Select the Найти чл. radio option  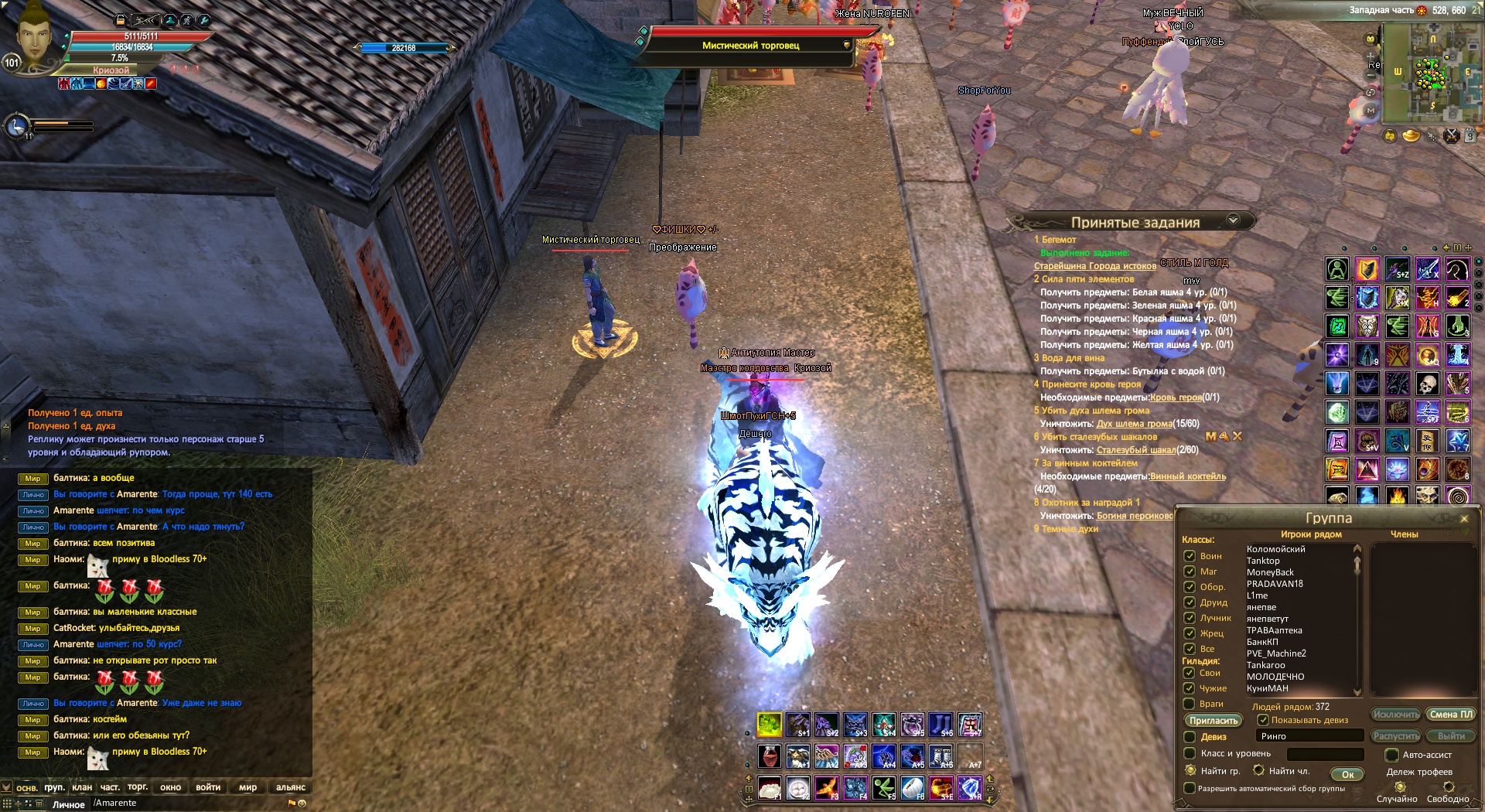tap(1259, 770)
